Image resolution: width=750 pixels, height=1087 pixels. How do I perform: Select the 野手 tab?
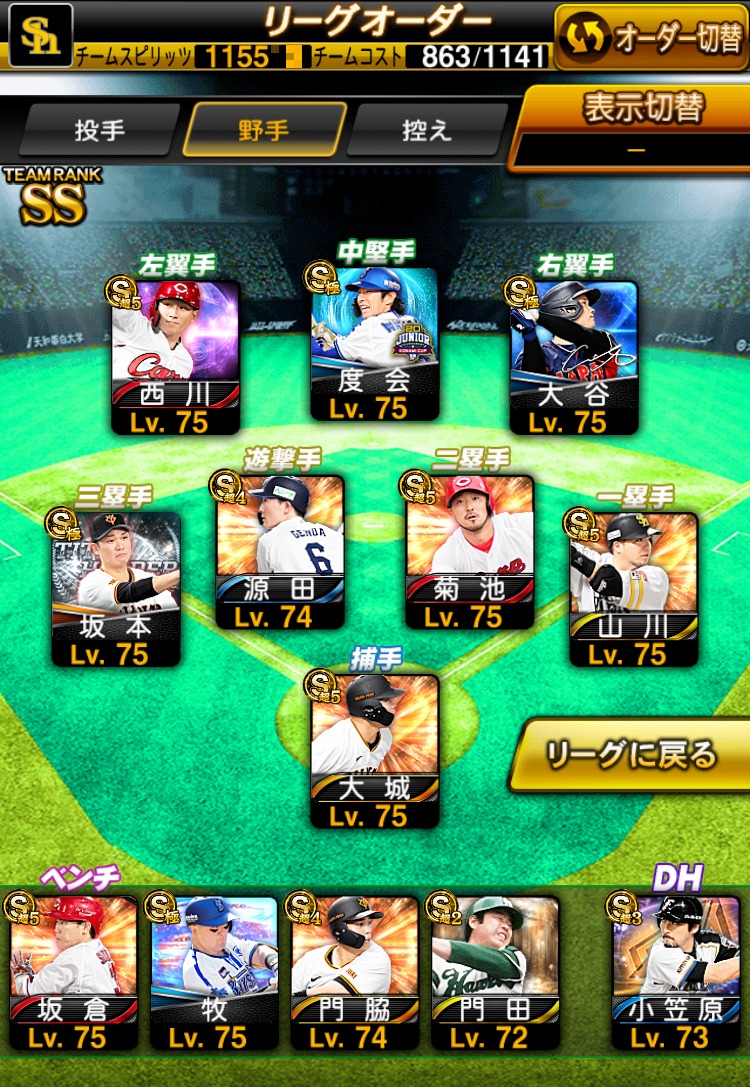pos(264,131)
